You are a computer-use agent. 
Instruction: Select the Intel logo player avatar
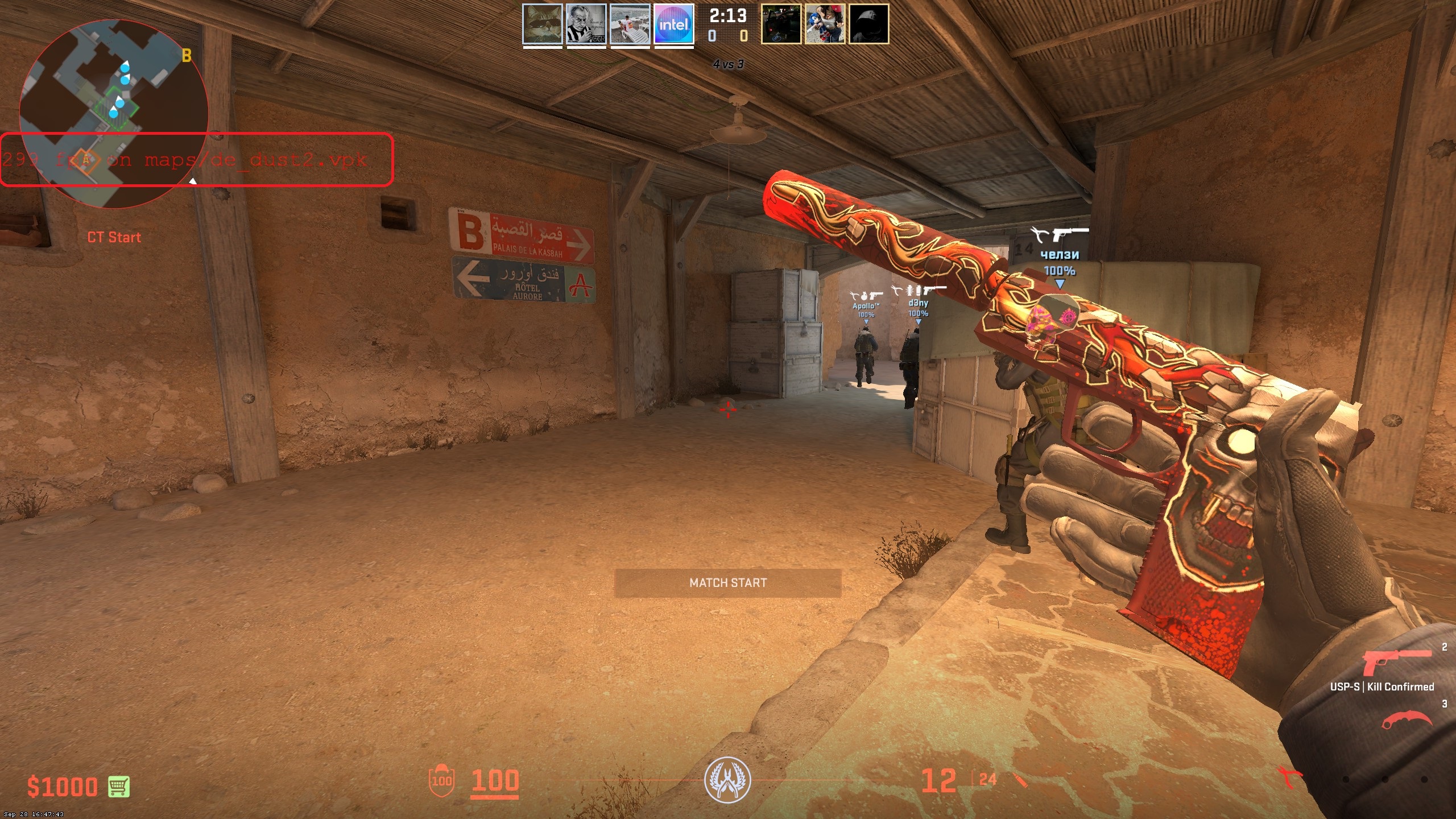pyautogui.click(x=674, y=24)
